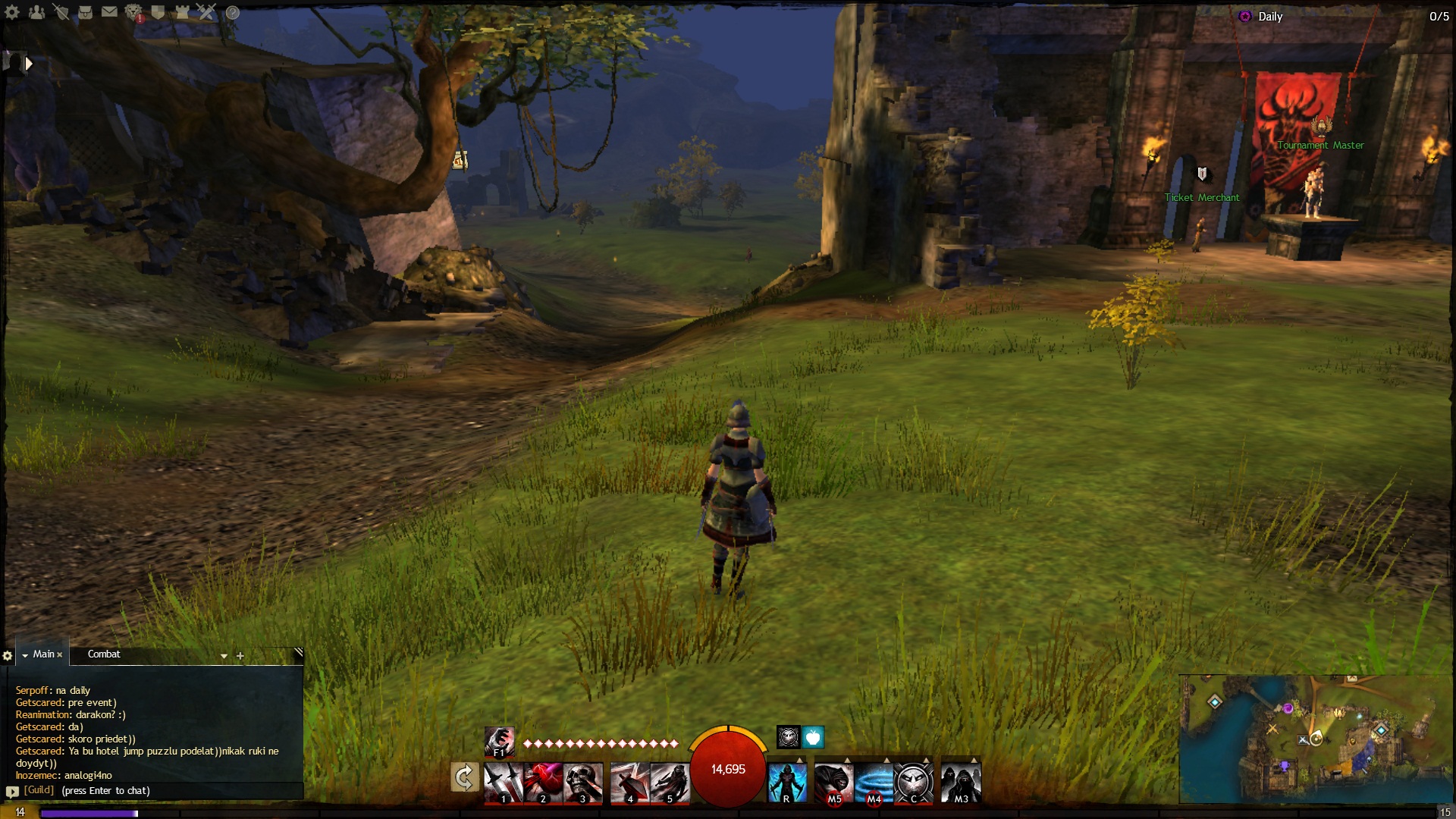This screenshot has width=1456, height=819.
Task: Open chat options gear
Action: 8,656
